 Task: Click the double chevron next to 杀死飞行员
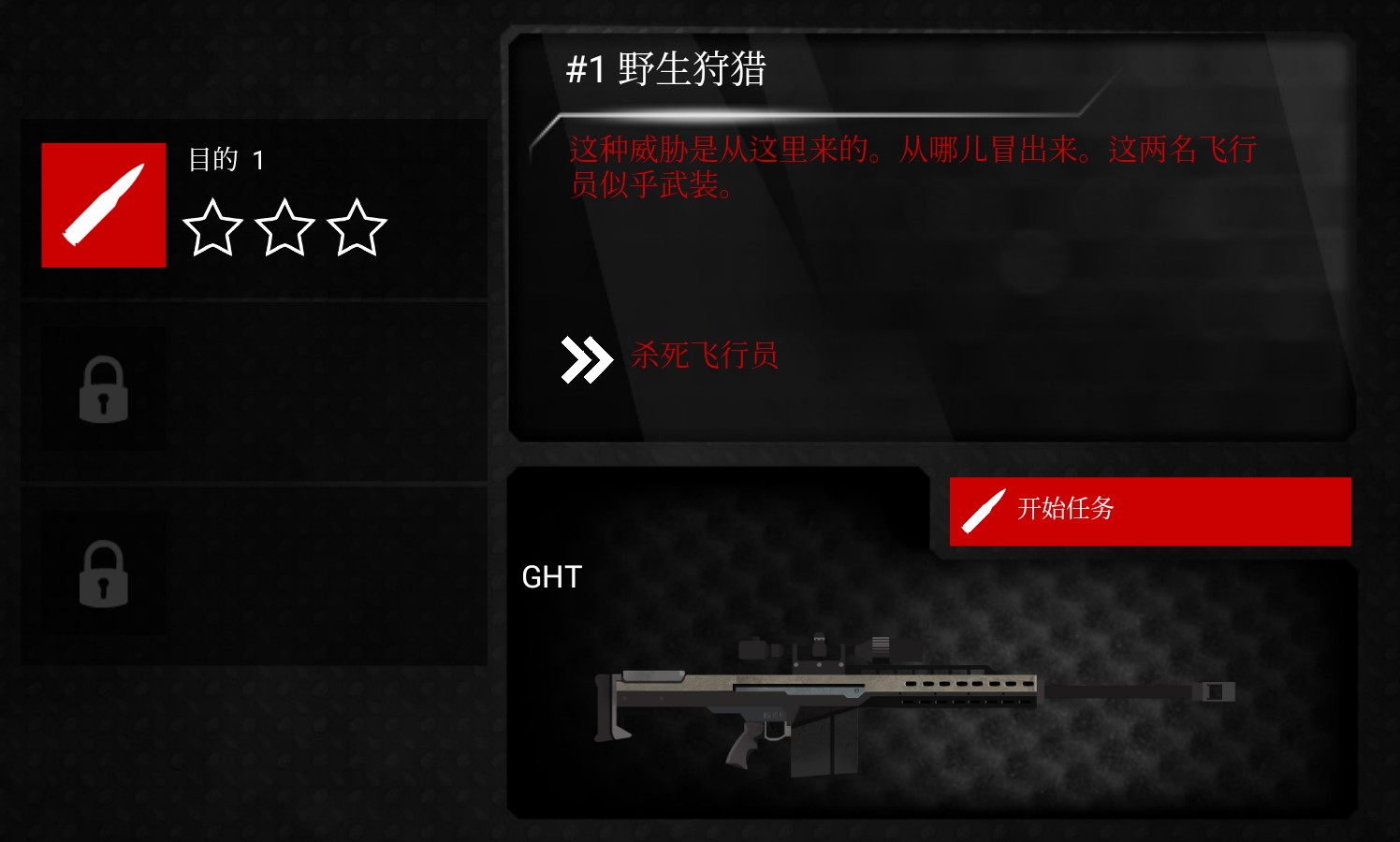[x=586, y=356]
